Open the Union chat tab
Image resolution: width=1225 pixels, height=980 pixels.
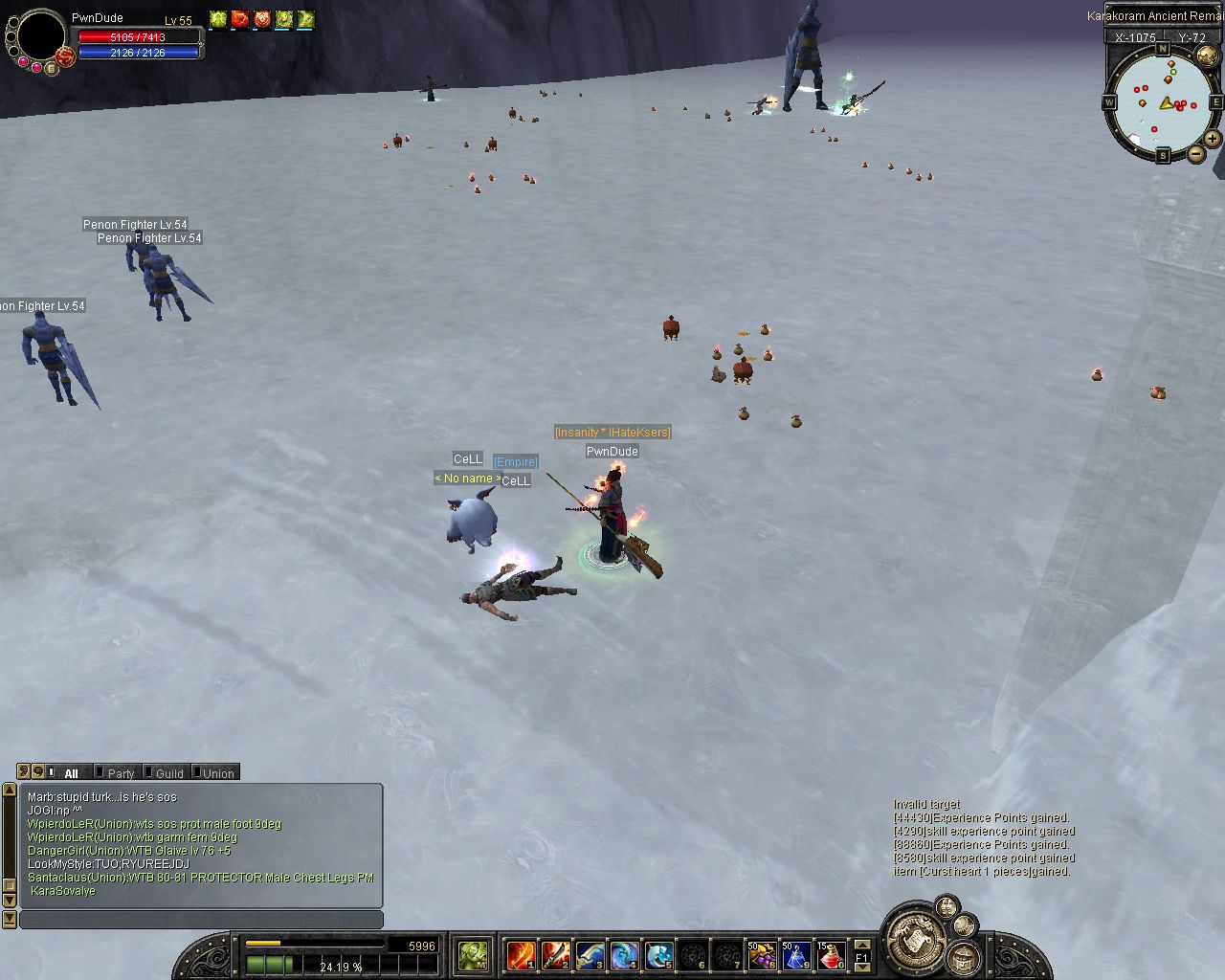(x=217, y=773)
